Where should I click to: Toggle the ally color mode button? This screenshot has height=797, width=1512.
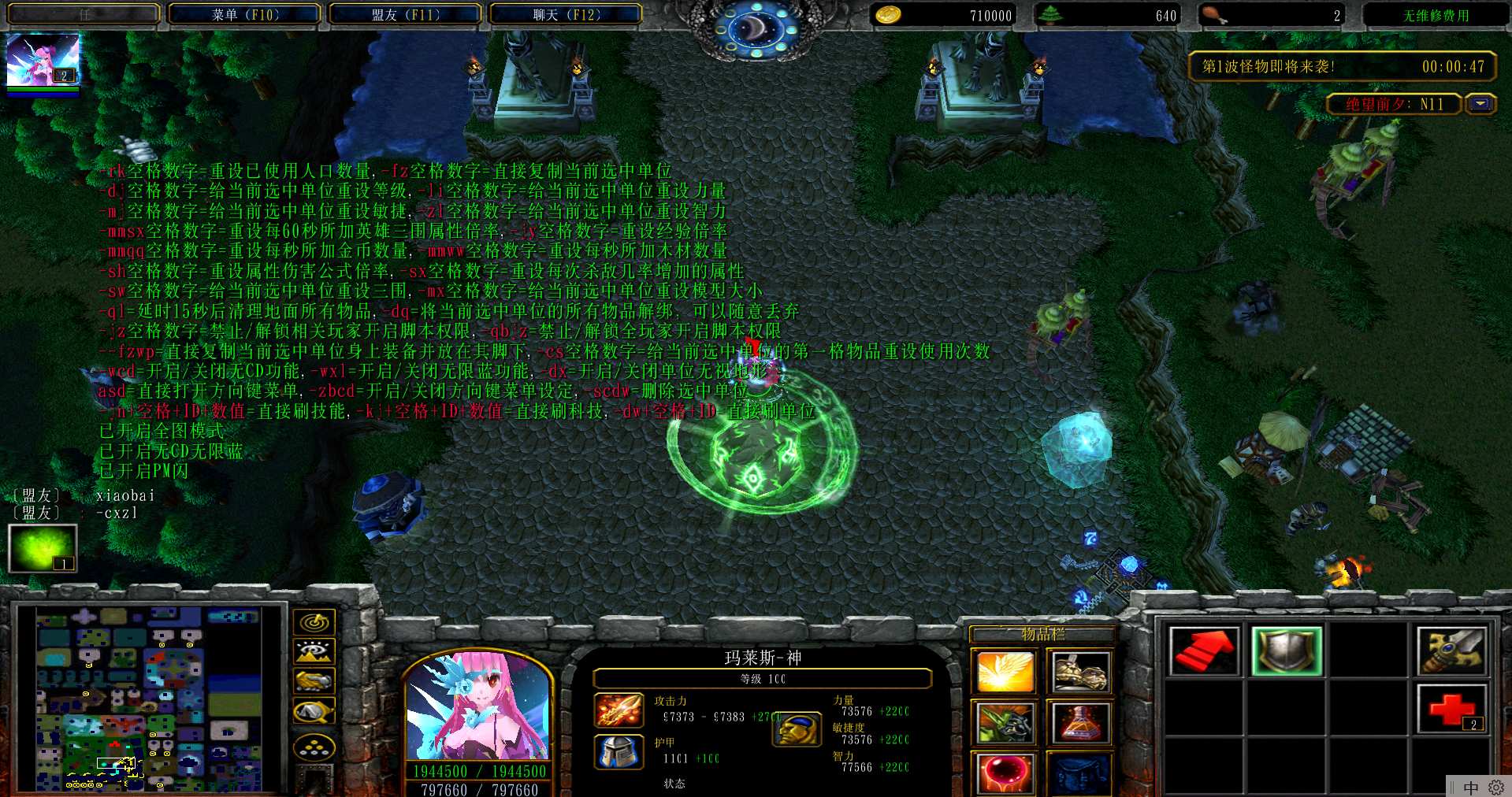tap(314, 680)
